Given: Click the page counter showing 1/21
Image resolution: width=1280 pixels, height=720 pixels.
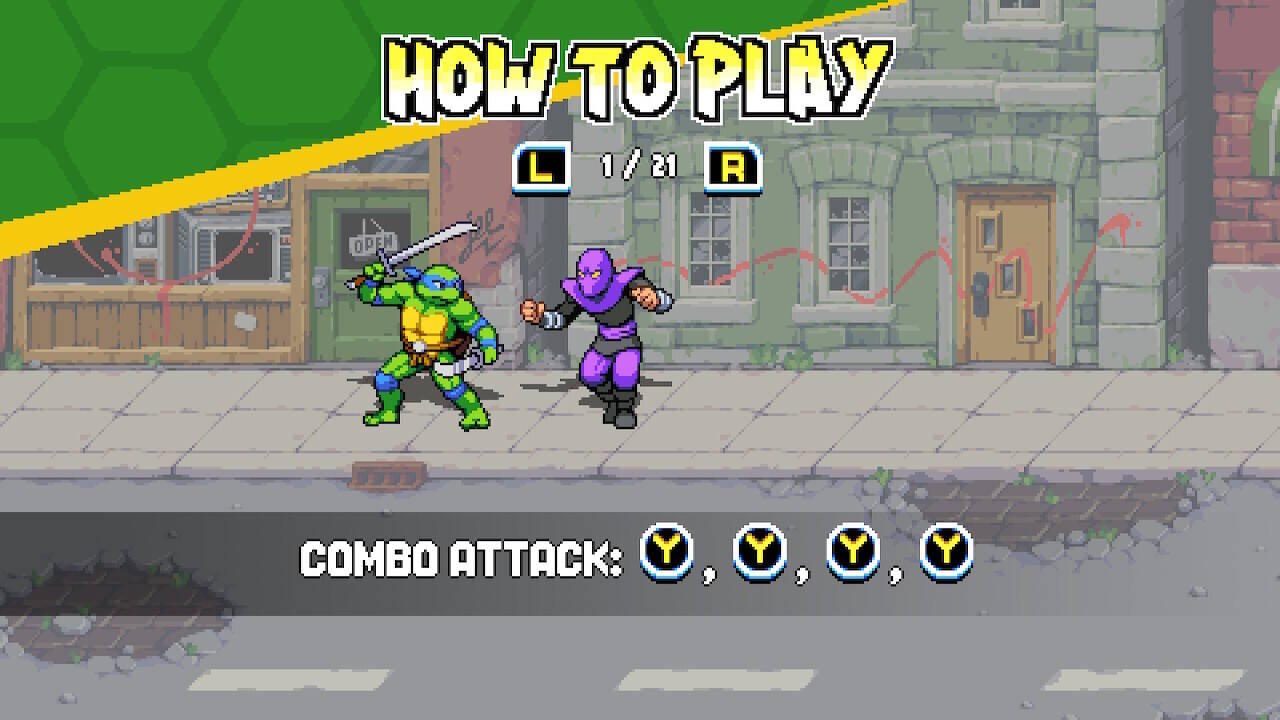Looking at the screenshot, I should [627, 168].
